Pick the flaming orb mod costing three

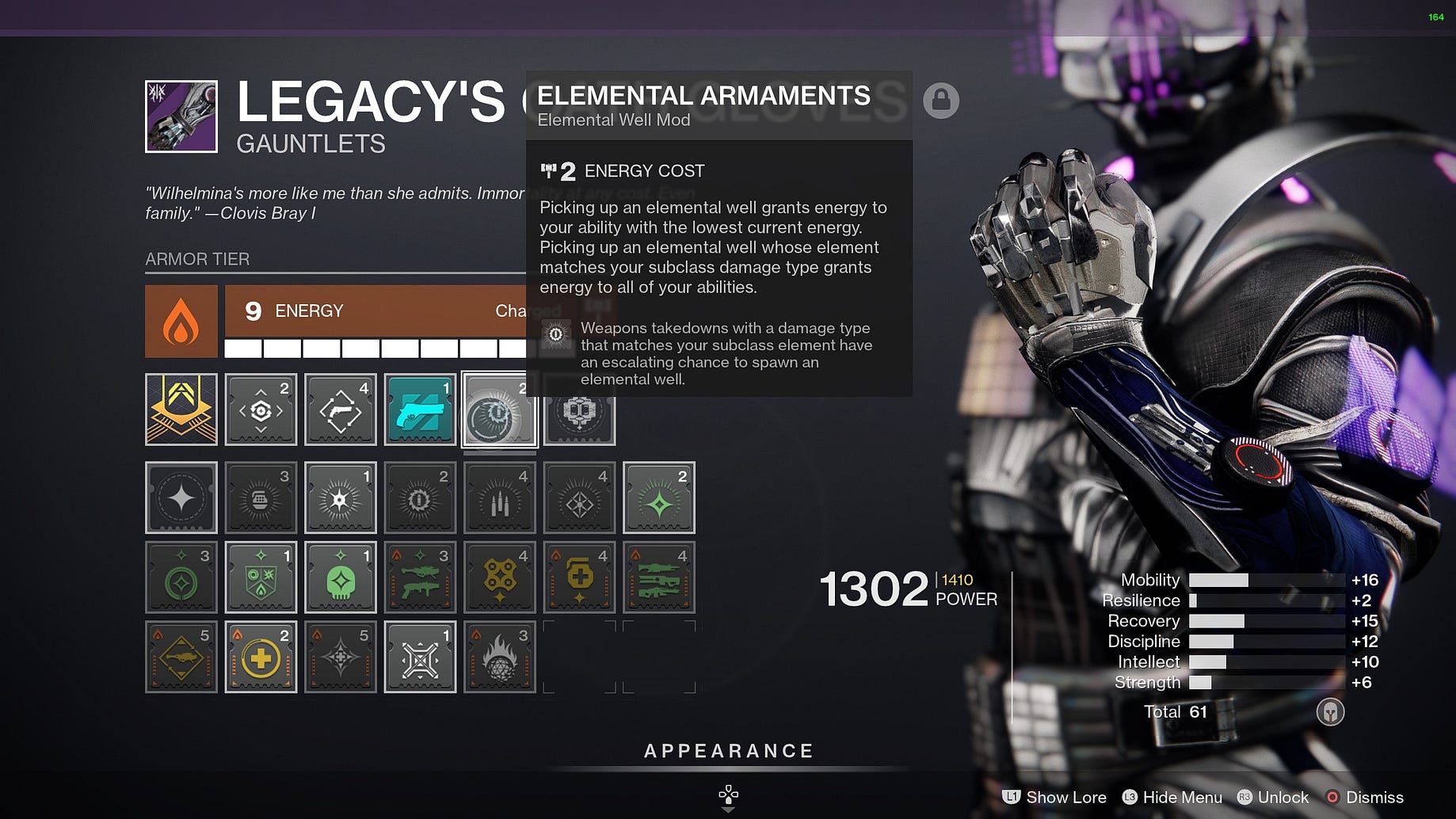[499, 657]
